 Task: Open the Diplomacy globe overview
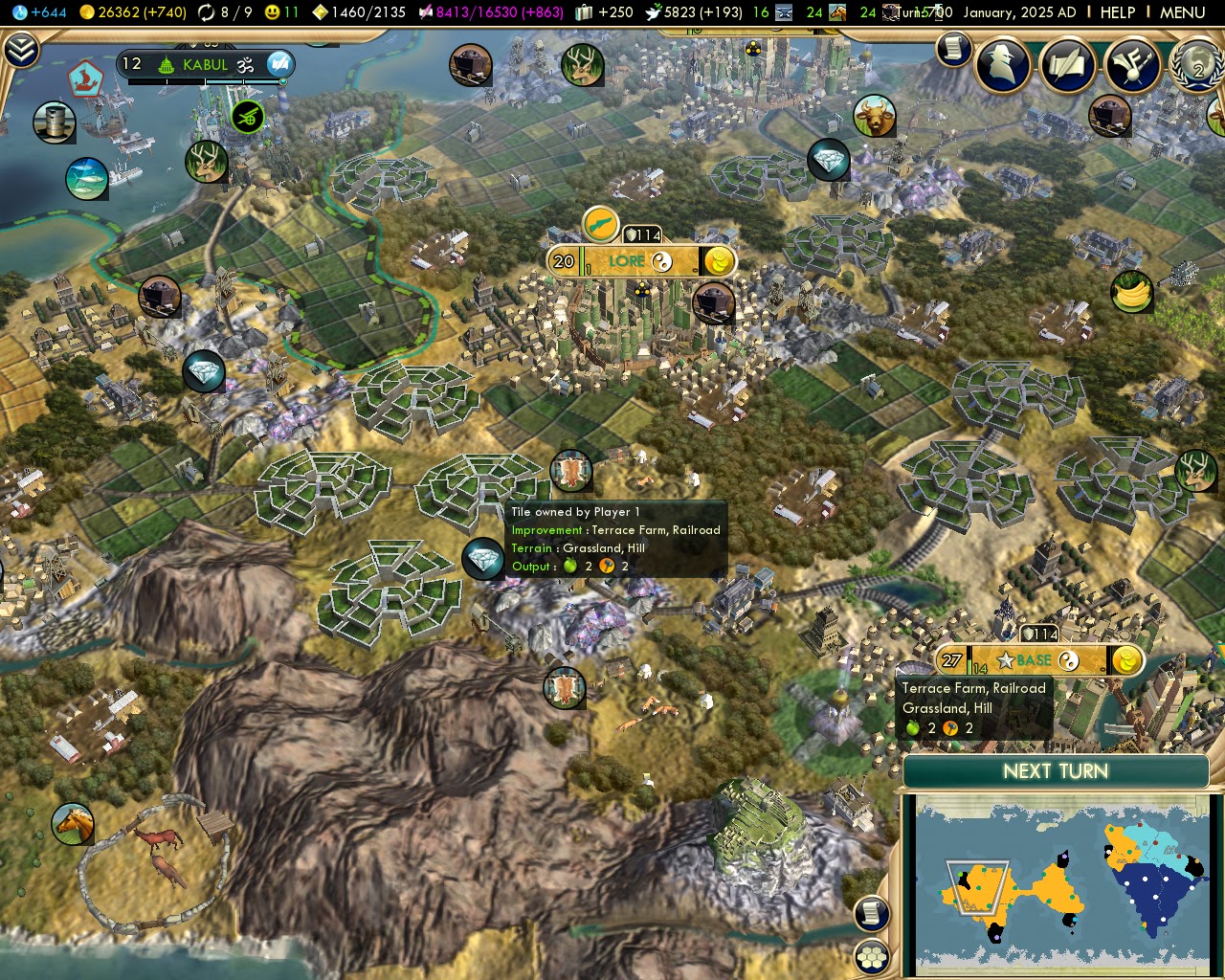[x=1195, y=65]
